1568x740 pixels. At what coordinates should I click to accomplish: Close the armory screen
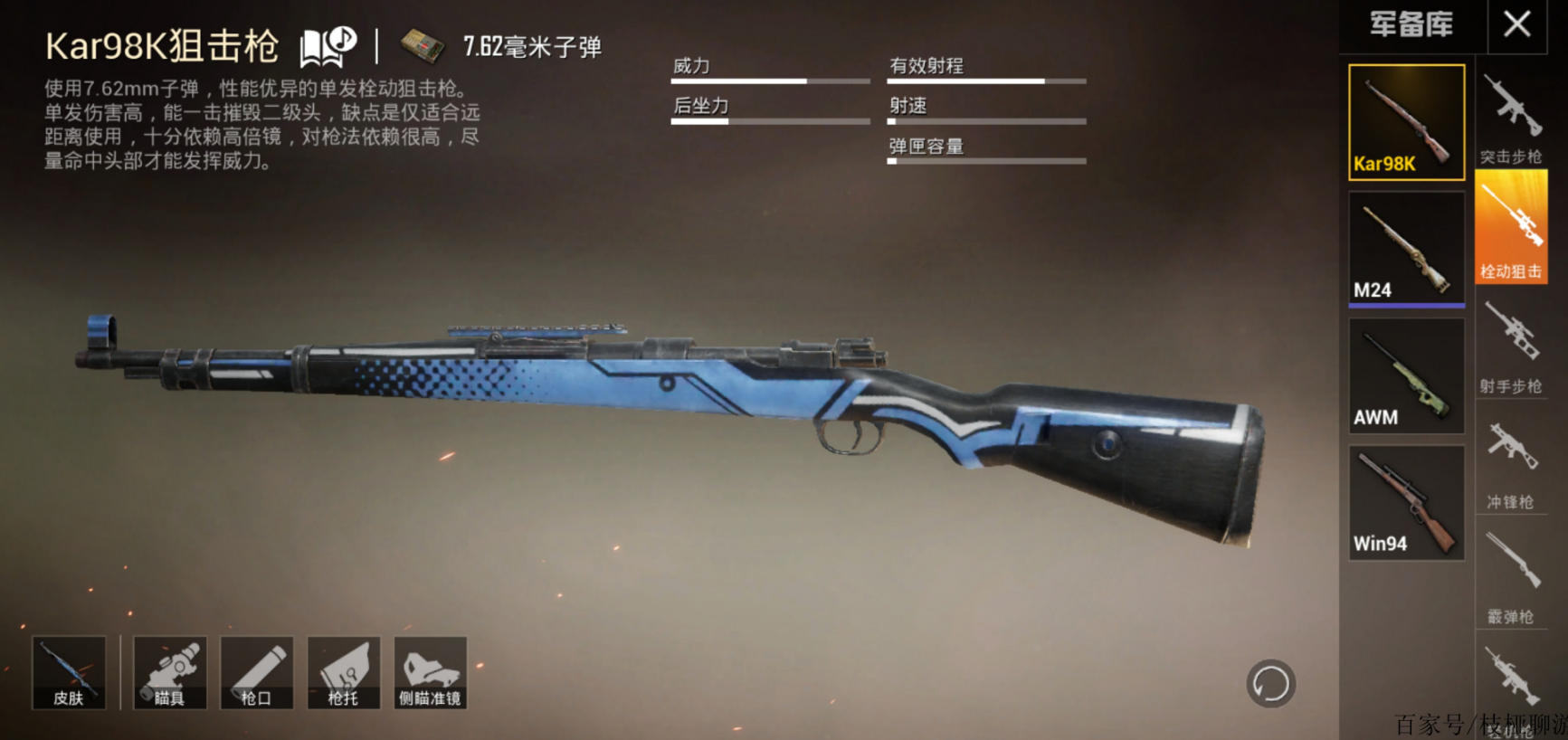pyautogui.click(x=1517, y=24)
